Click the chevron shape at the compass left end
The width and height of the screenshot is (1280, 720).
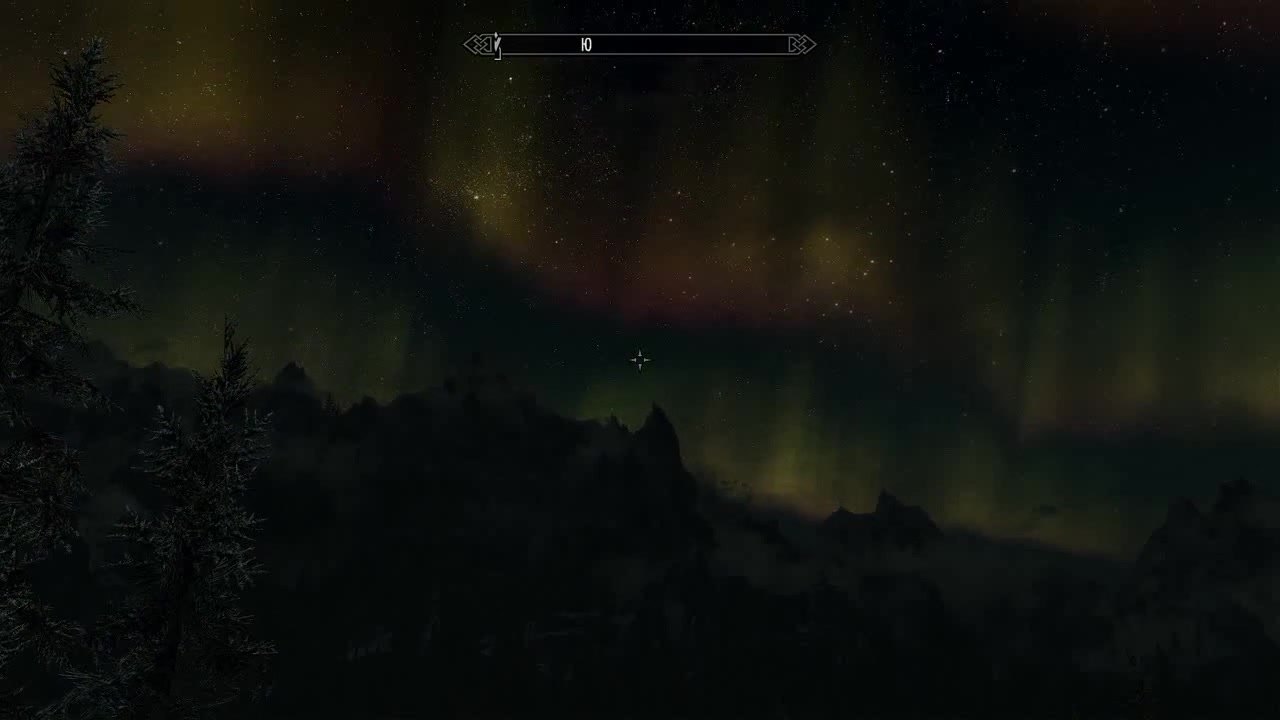coord(471,44)
